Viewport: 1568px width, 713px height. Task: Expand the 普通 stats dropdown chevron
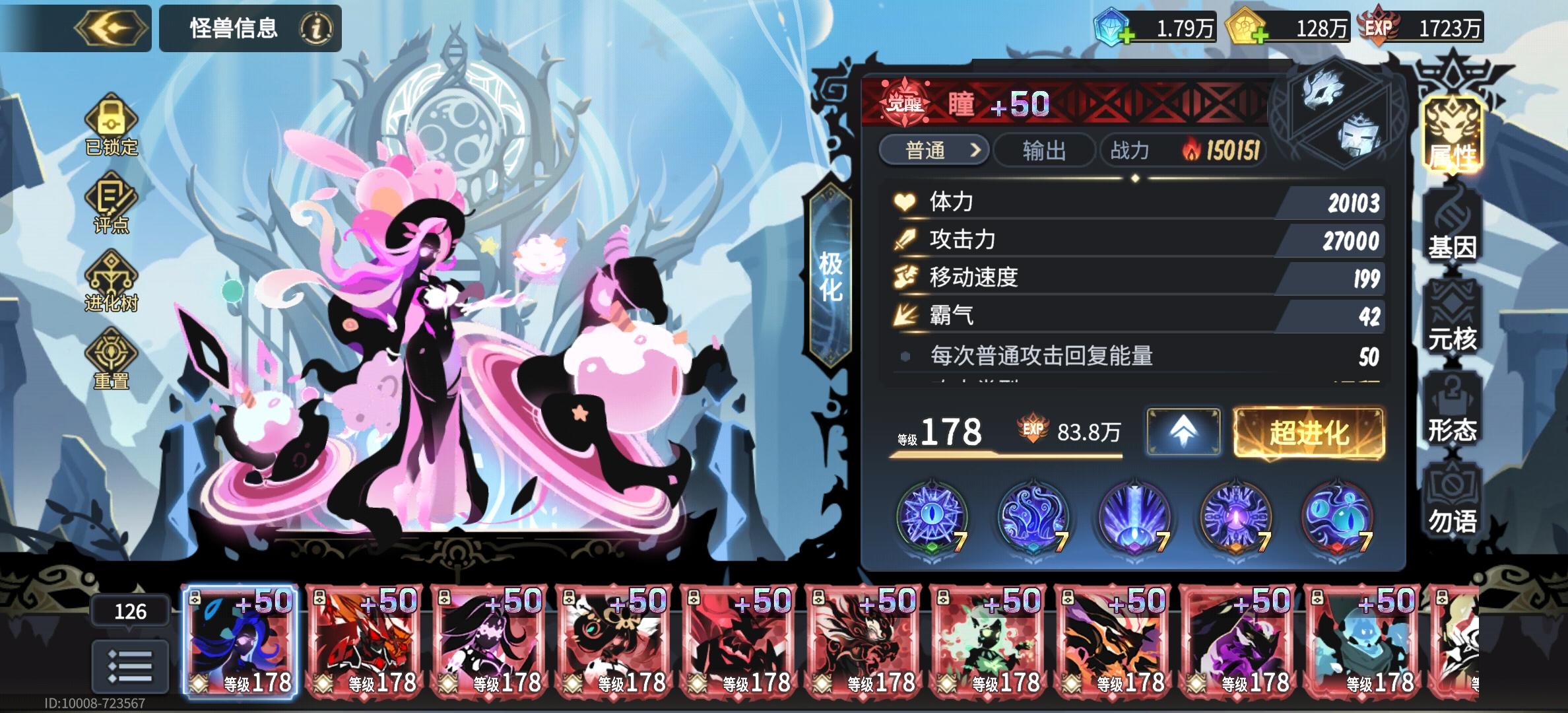(x=975, y=151)
